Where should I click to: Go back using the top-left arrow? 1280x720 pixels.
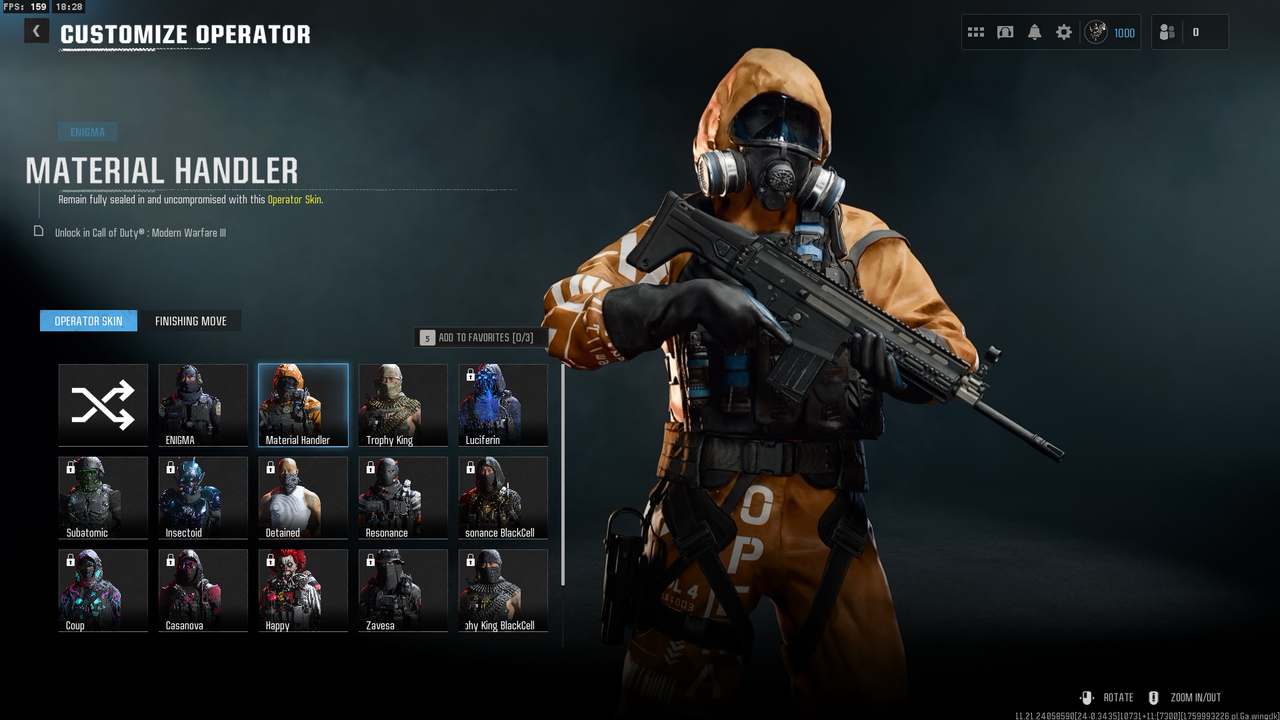pos(36,31)
